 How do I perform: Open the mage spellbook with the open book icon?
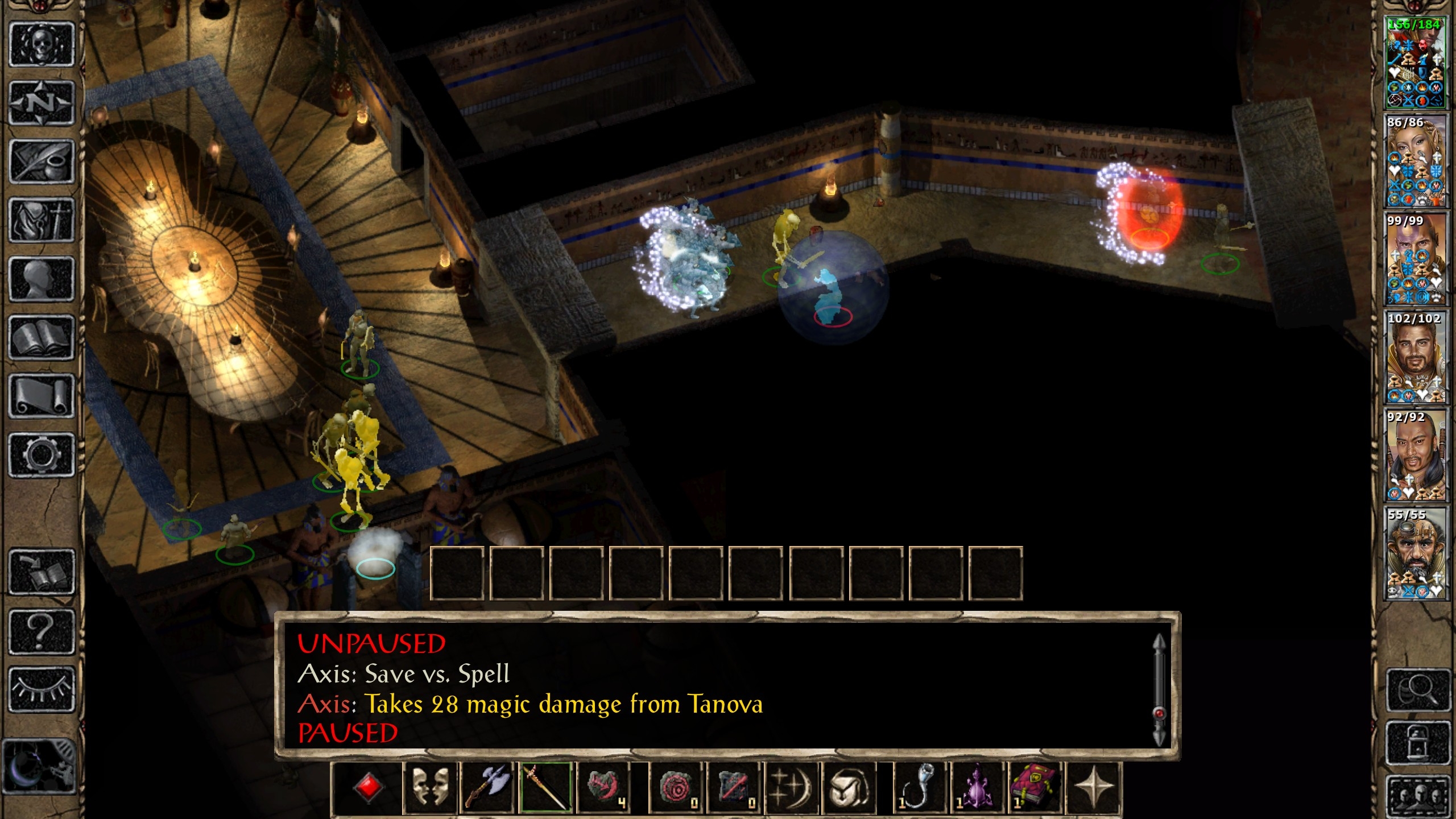click(x=41, y=338)
